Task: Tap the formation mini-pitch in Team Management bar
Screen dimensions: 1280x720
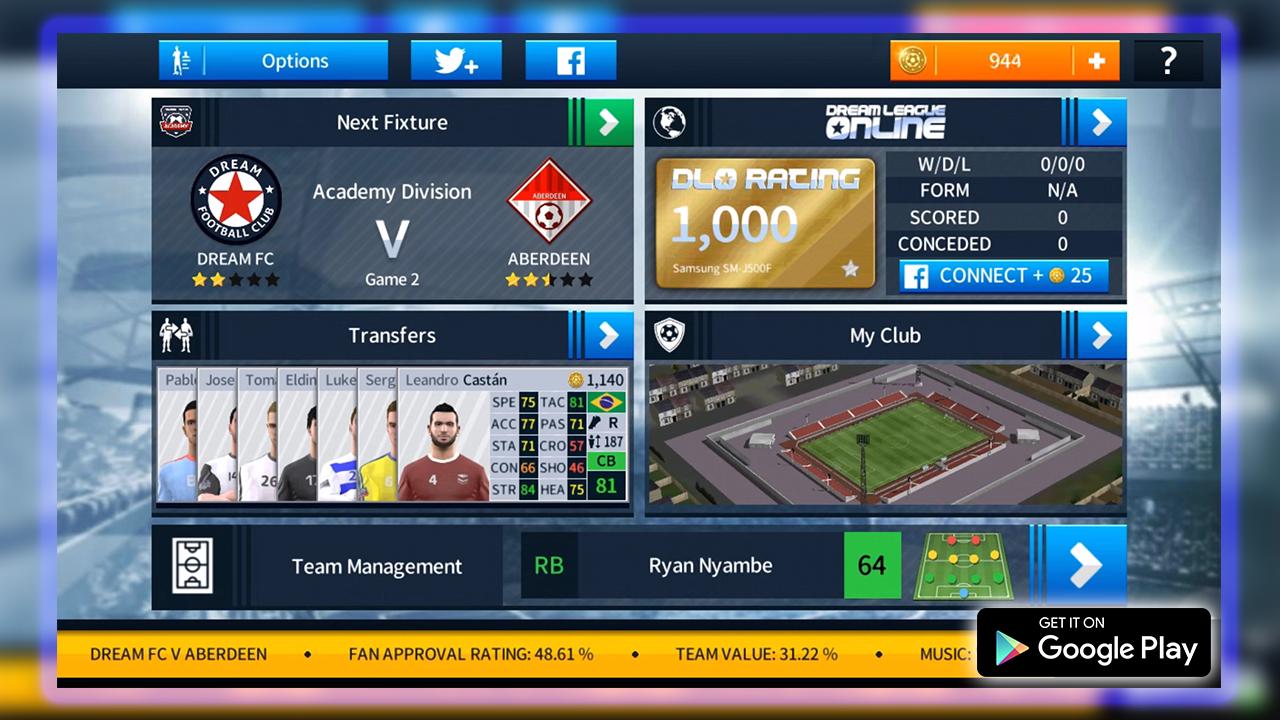Action: point(966,565)
